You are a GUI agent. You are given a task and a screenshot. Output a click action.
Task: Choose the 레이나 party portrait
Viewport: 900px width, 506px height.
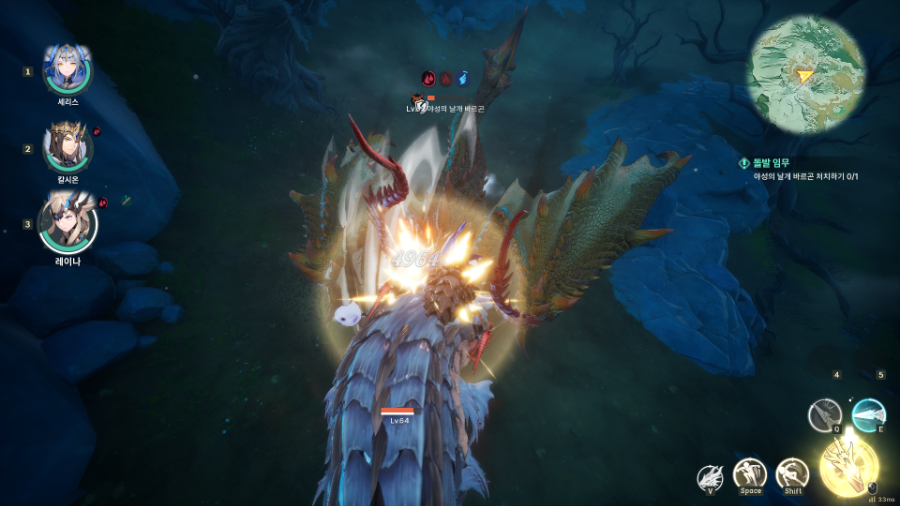[68, 222]
